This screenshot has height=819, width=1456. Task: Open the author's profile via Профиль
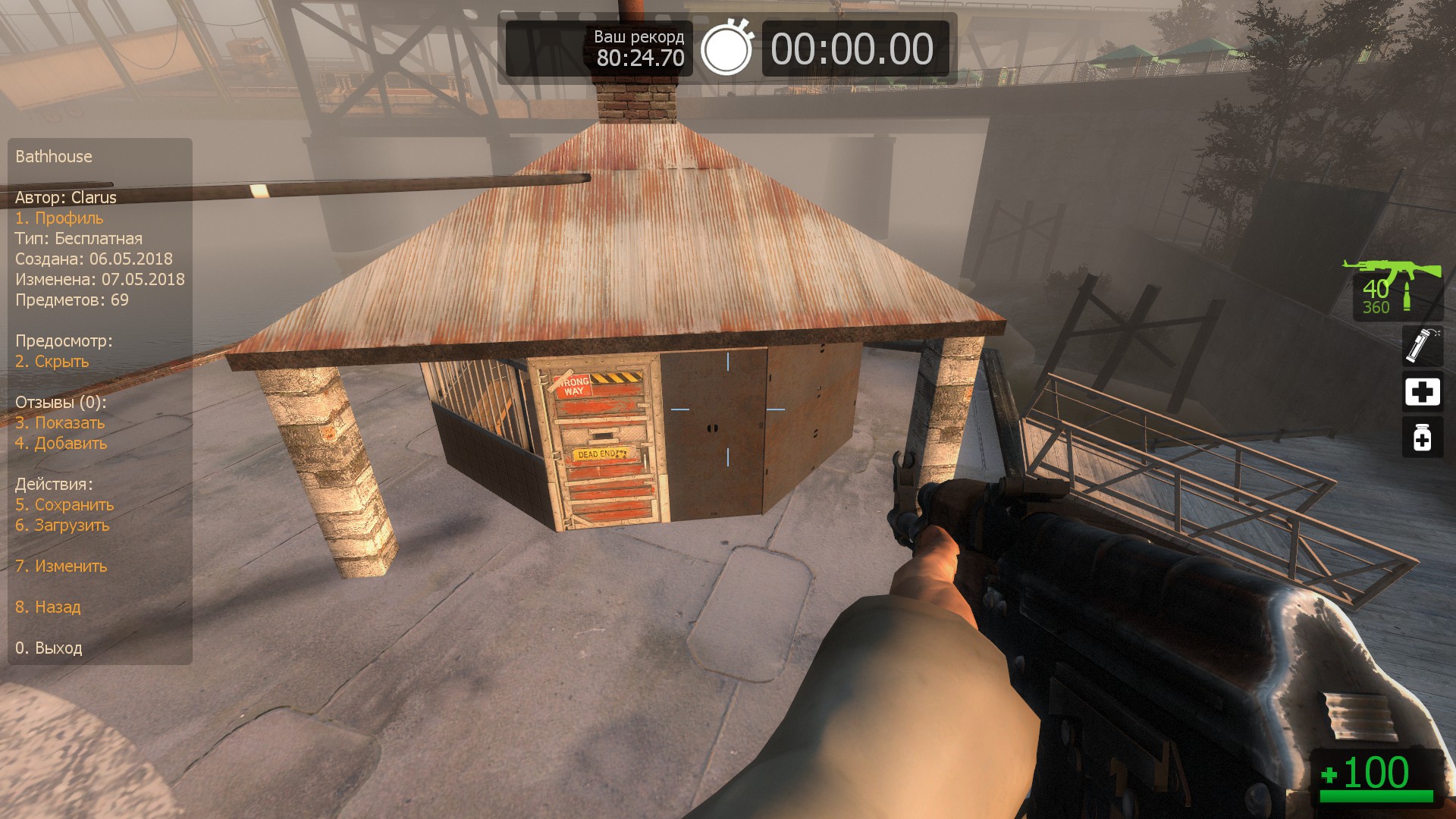click(x=59, y=218)
